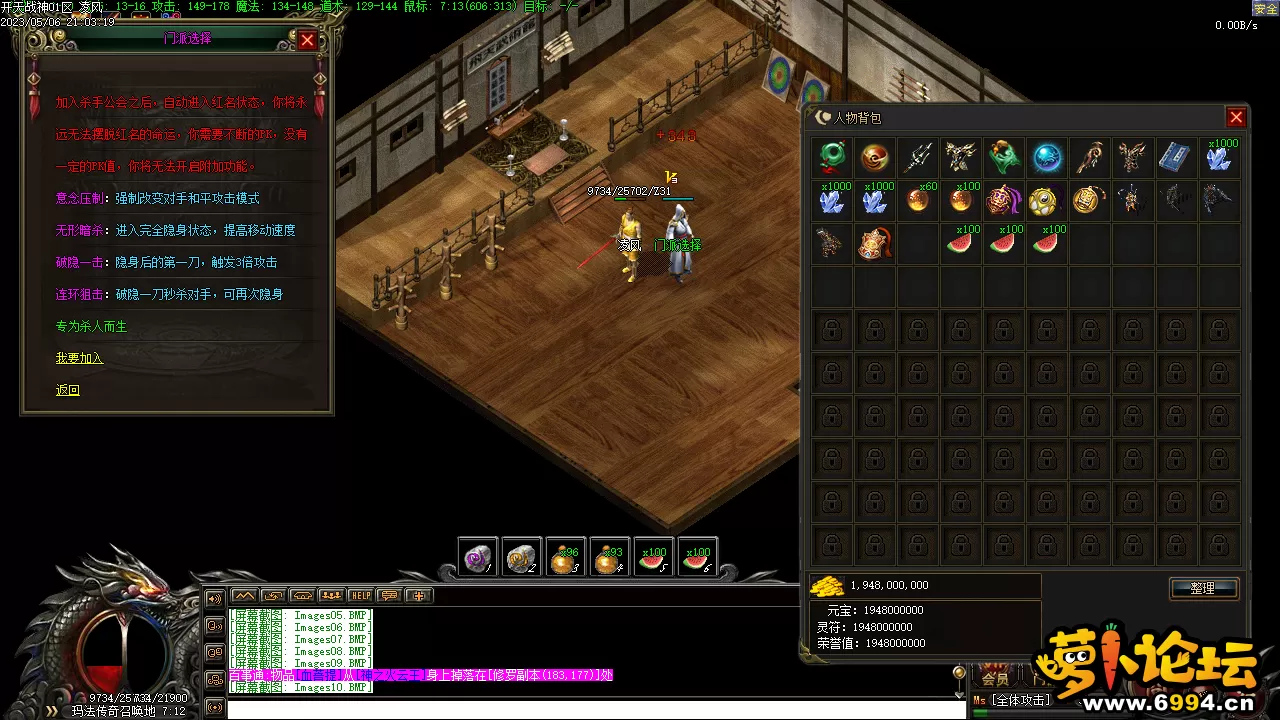Open the 会员 member tab

point(996,677)
